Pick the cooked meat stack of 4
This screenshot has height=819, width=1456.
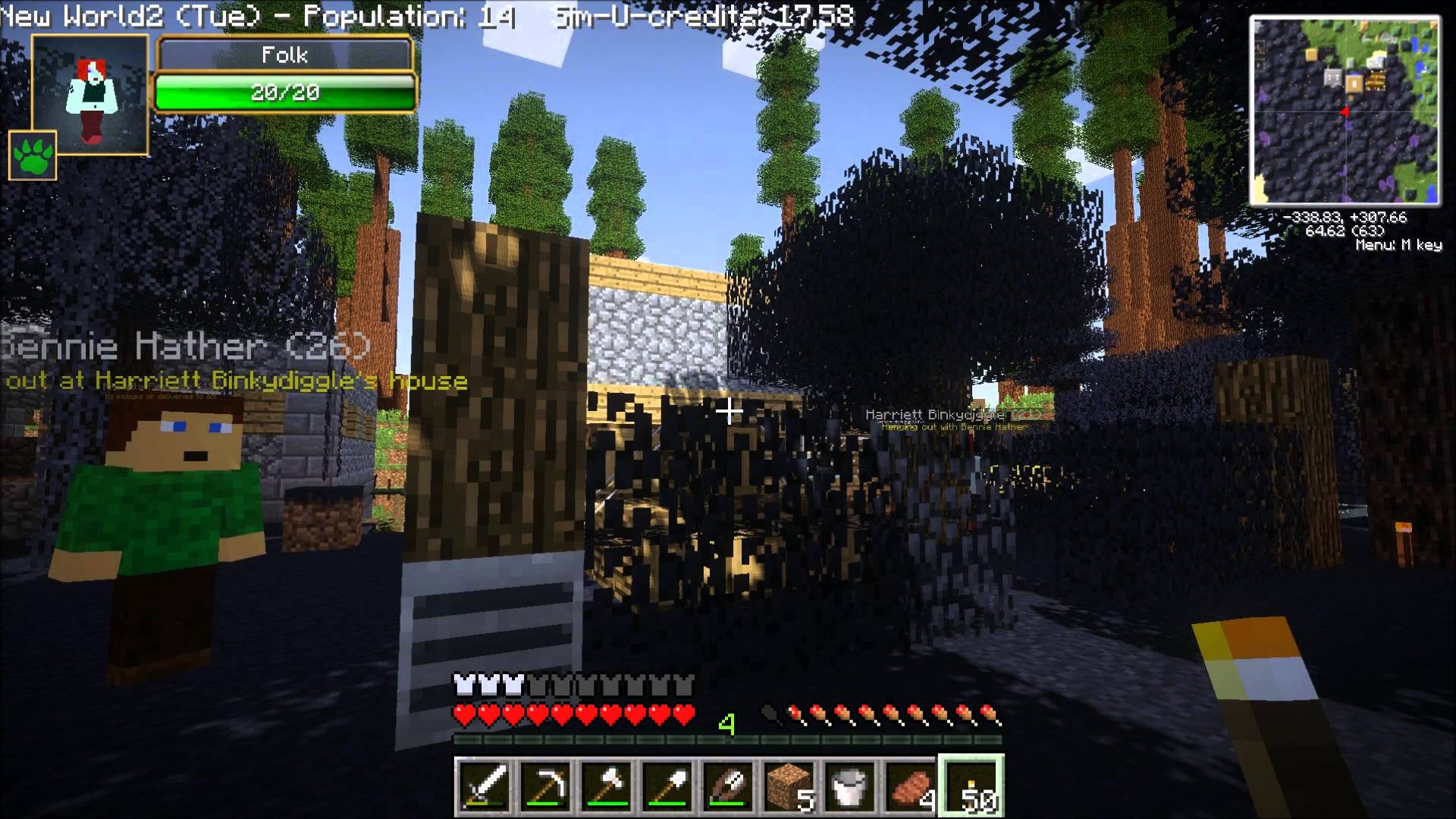pyautogui.click(x=910, y=786)
